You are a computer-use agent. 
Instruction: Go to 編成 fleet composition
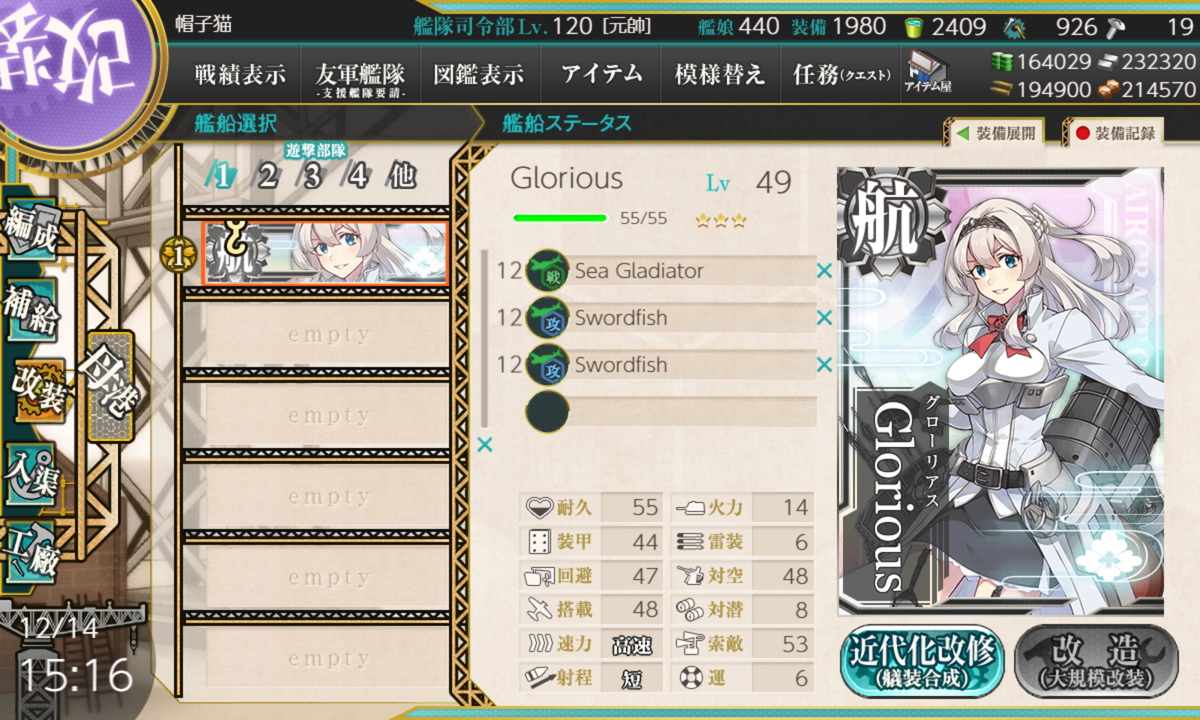pos(32,229)
